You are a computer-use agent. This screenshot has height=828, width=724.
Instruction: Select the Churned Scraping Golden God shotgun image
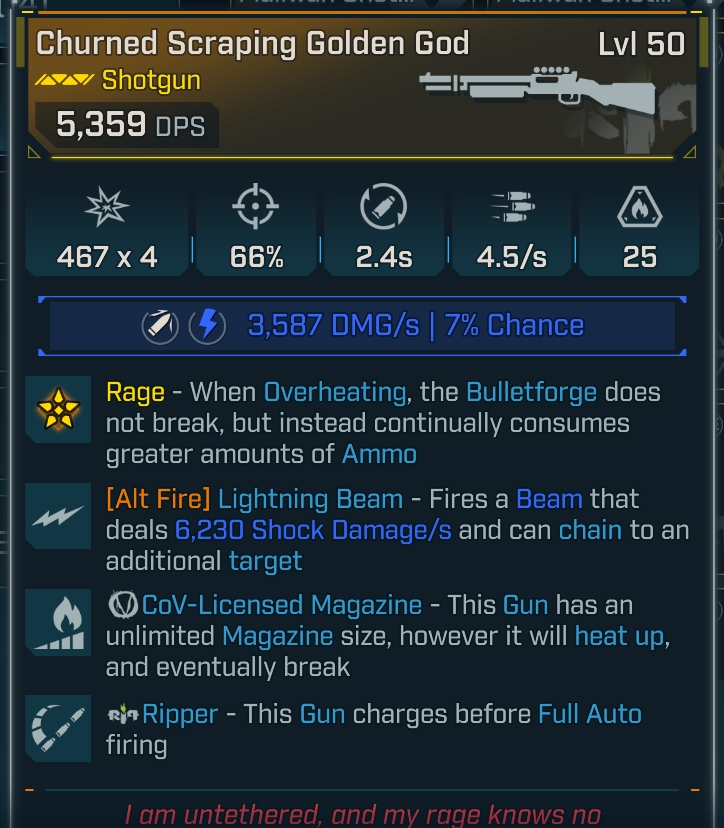(x=537, y=89)
